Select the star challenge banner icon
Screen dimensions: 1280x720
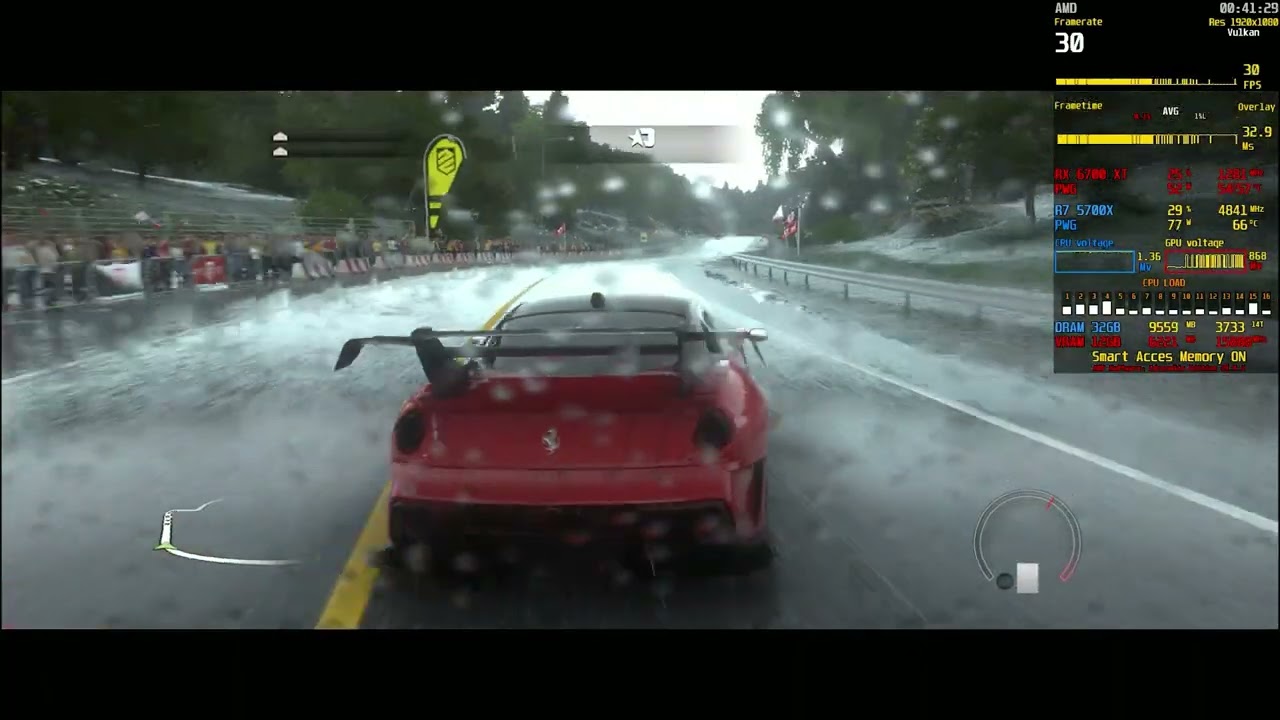click(x=641, y=138)
